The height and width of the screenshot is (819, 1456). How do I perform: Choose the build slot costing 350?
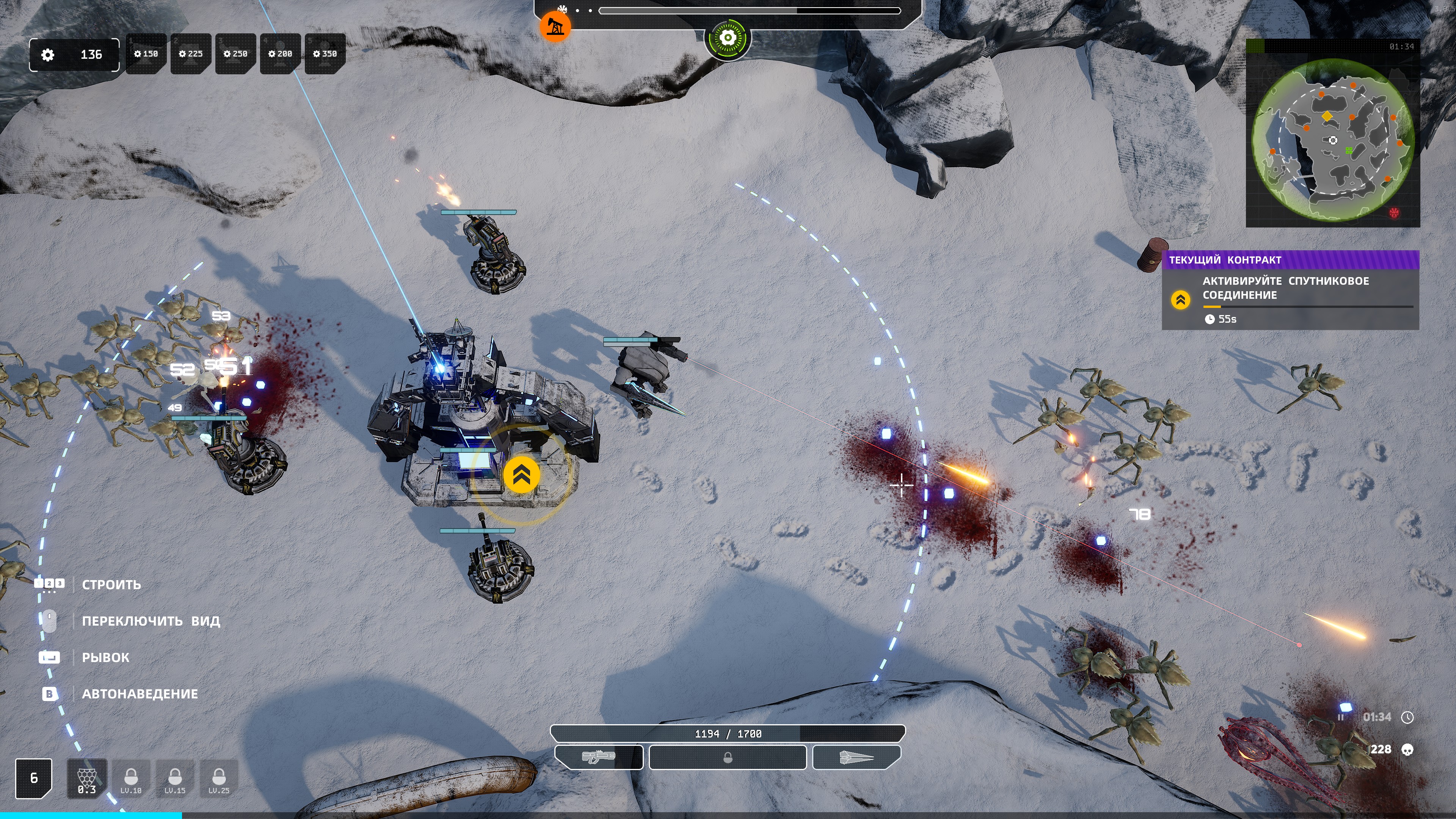tap(325, 54)
